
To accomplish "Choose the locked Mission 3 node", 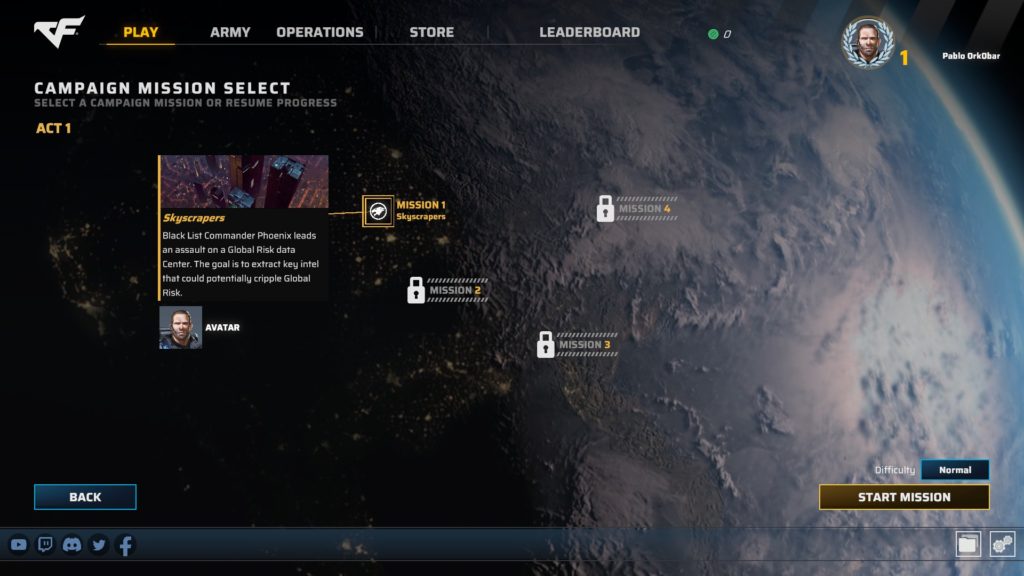I will [x=546, y=345].
